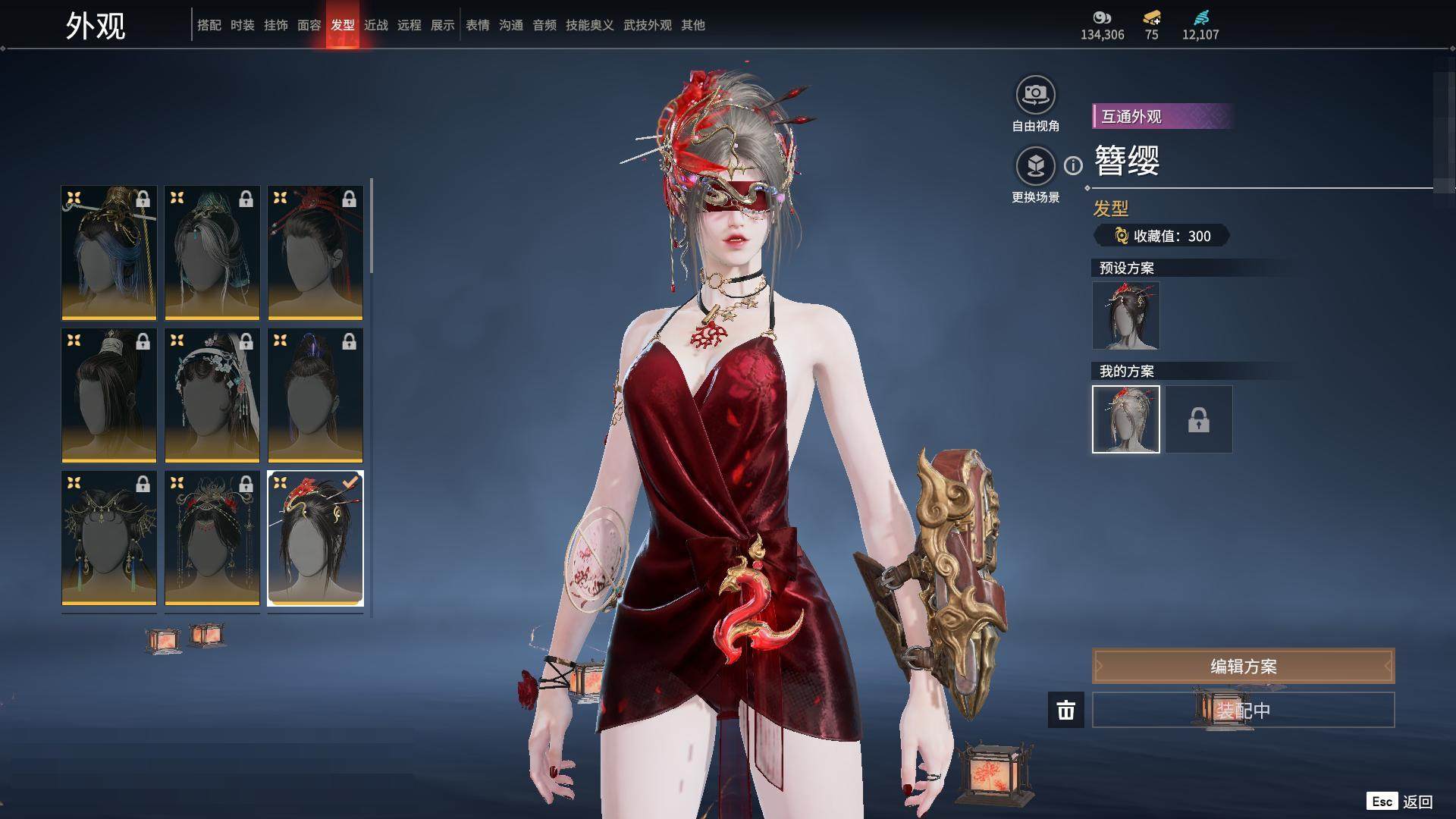Click the 编辑方案 button
Screen dimensions: 1456x819
coord(1243,667)
